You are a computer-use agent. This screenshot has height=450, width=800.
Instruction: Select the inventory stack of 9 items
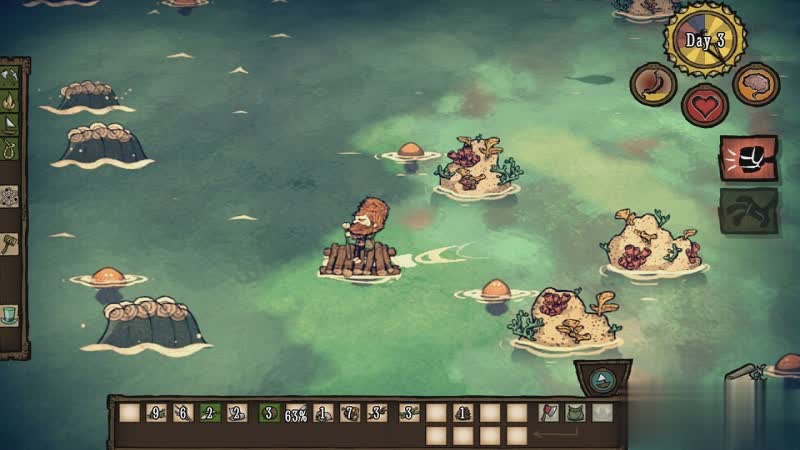[156, 412]
